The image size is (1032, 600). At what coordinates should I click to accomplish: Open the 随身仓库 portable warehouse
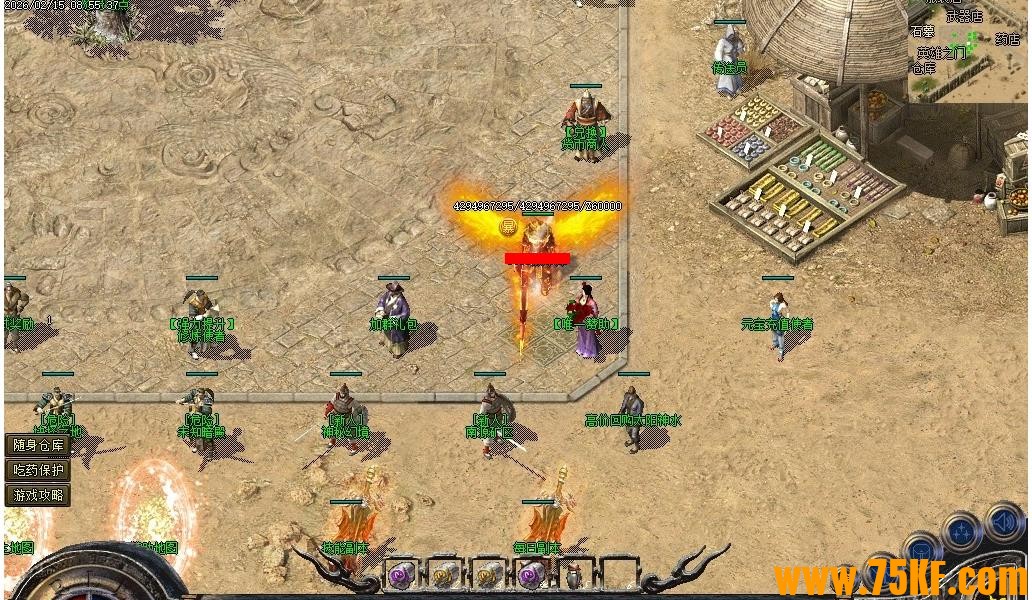pyautogui.click(x=38, y=445)
